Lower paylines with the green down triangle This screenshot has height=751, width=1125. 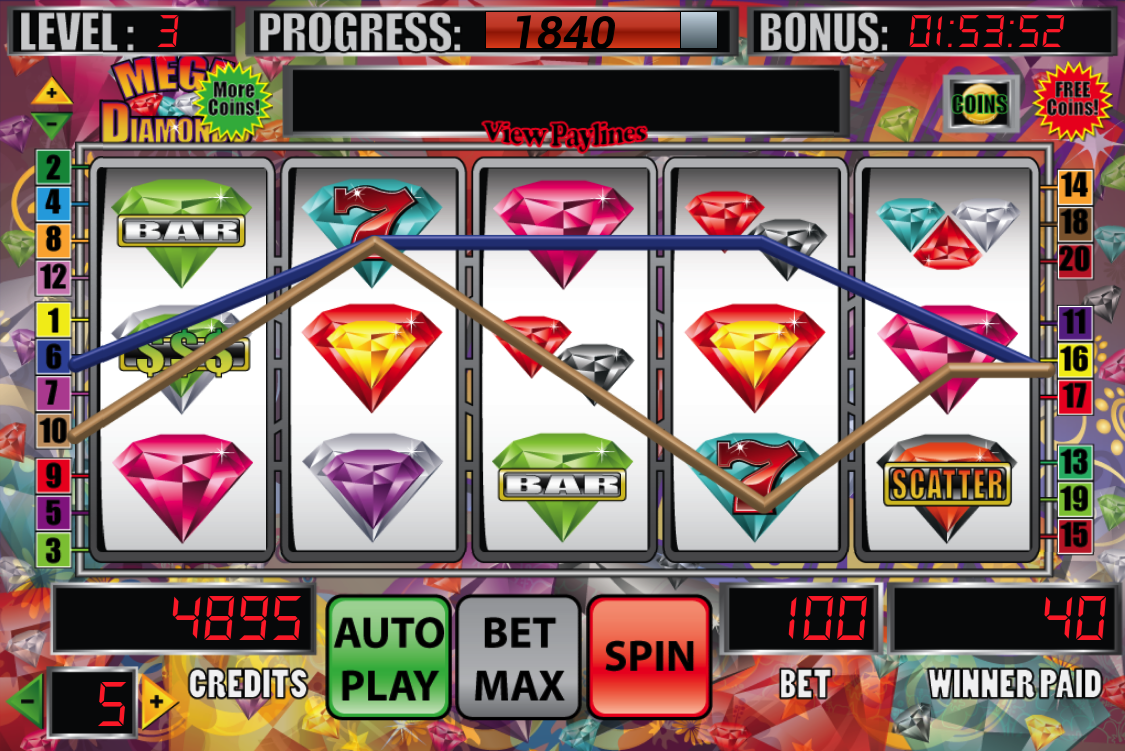pyautogui.click(x=51, y=124)
